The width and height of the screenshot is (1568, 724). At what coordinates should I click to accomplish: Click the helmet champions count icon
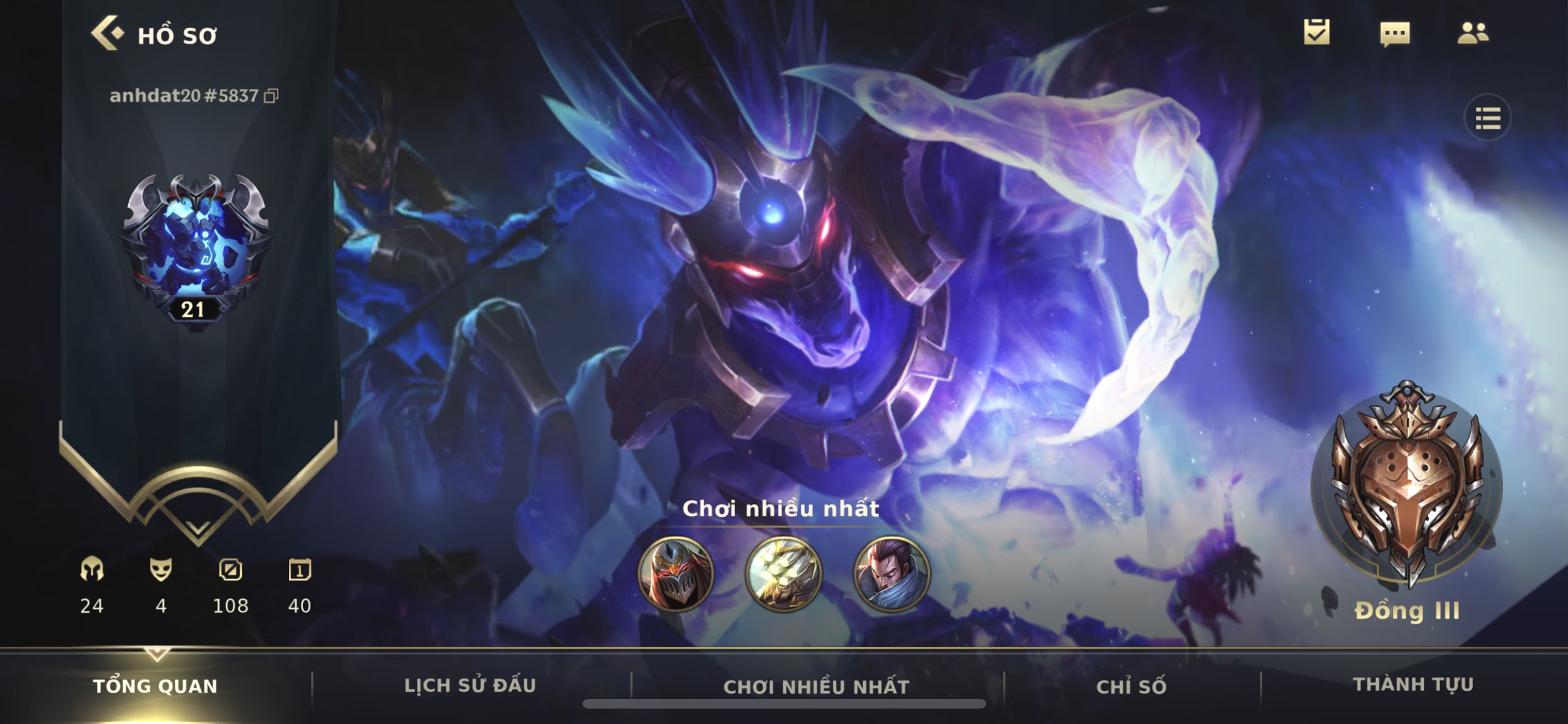point(92,570)
